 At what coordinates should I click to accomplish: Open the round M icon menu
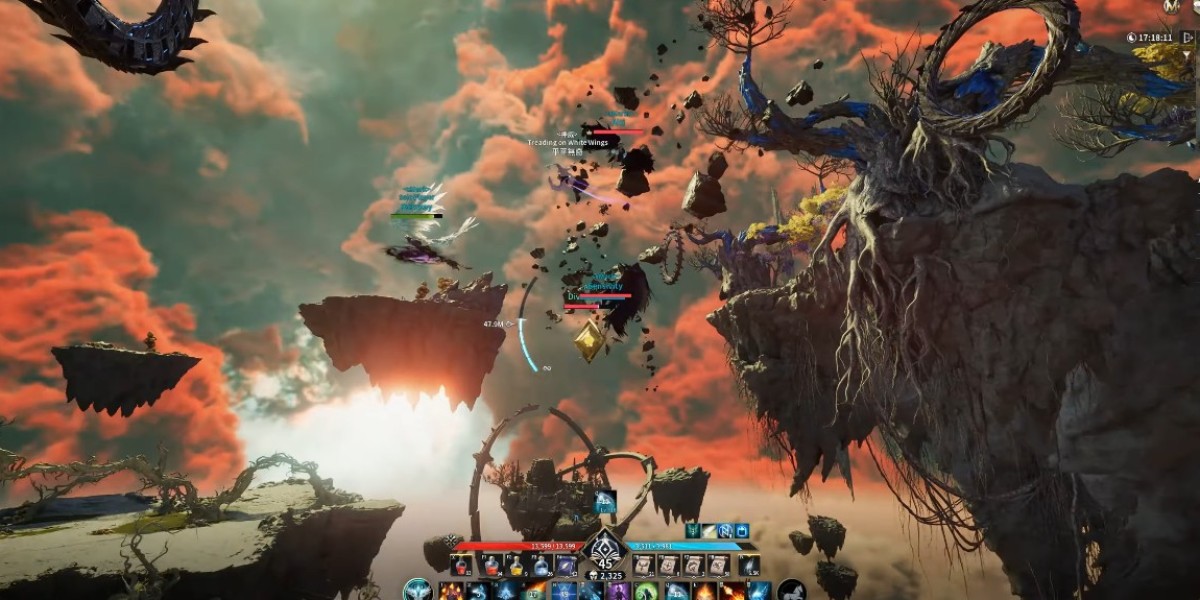(1171, 6)
